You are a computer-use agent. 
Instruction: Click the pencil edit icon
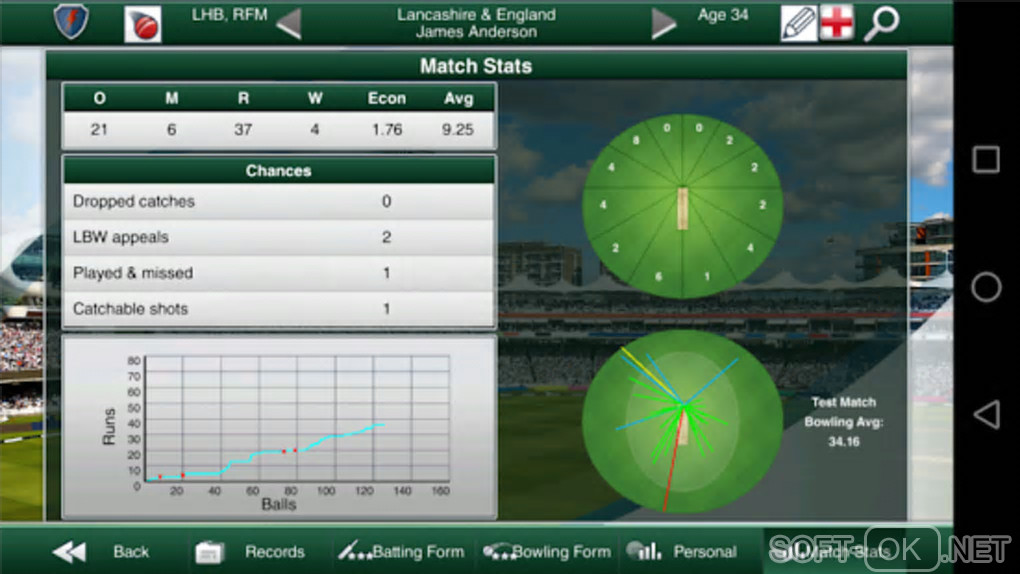798,23
